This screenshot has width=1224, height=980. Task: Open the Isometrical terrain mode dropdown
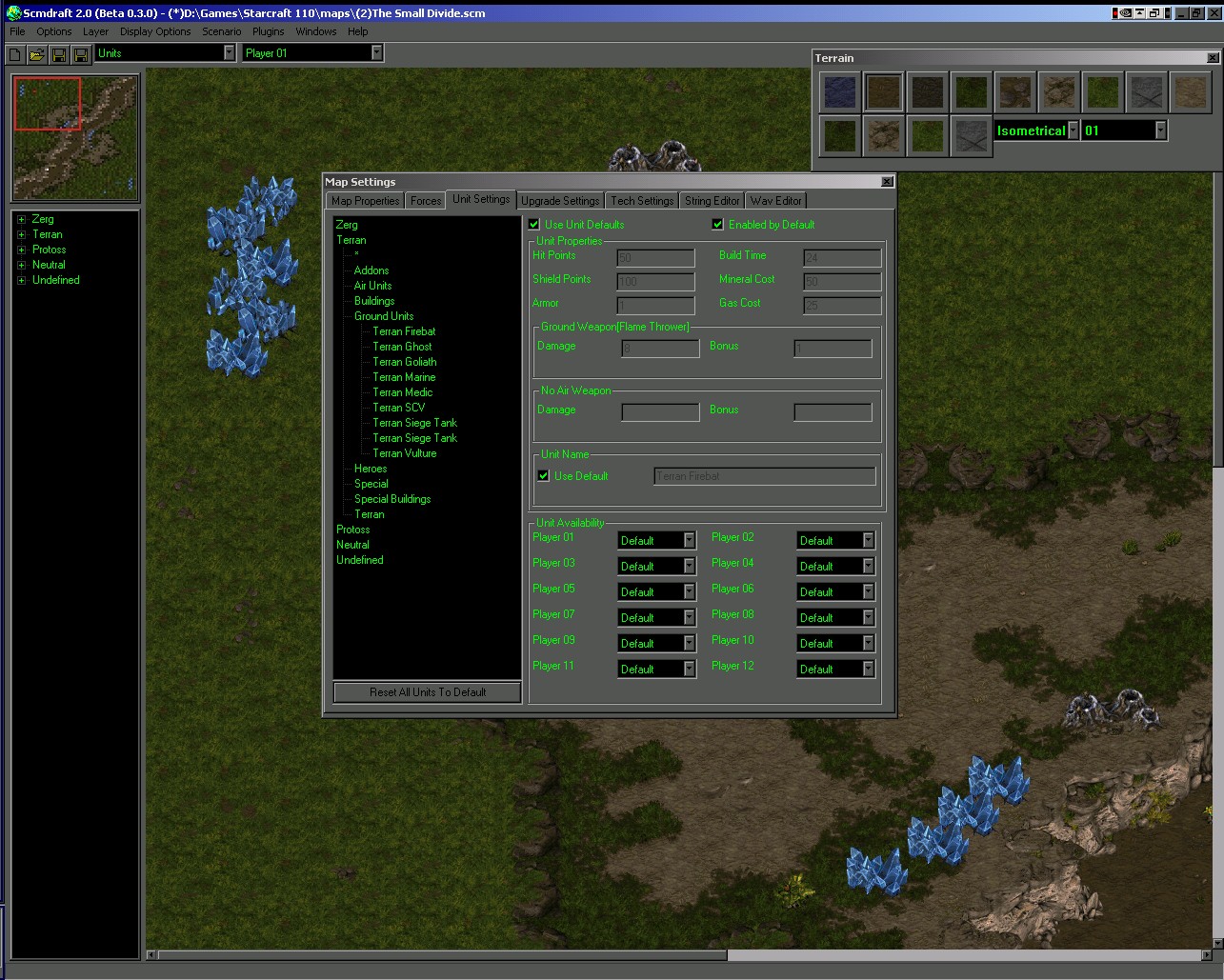tap(1074, 130)
